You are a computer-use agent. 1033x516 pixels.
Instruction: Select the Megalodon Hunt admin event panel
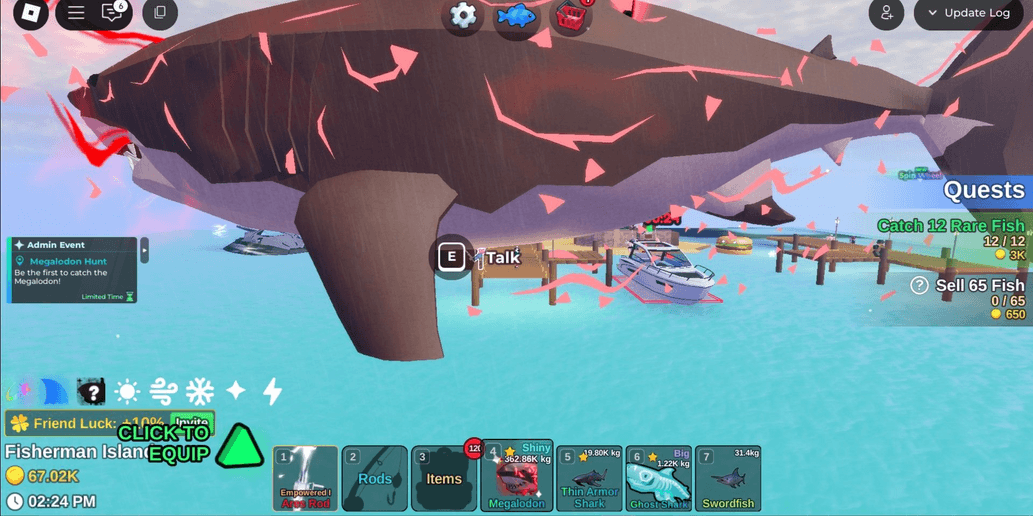click(72, 269)
